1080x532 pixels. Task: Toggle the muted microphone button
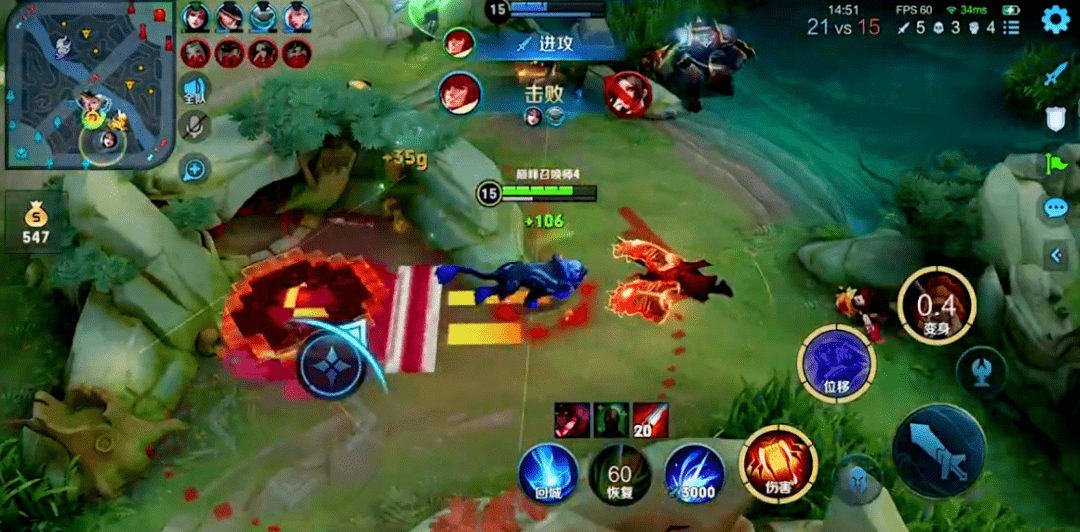coord(195,127)
